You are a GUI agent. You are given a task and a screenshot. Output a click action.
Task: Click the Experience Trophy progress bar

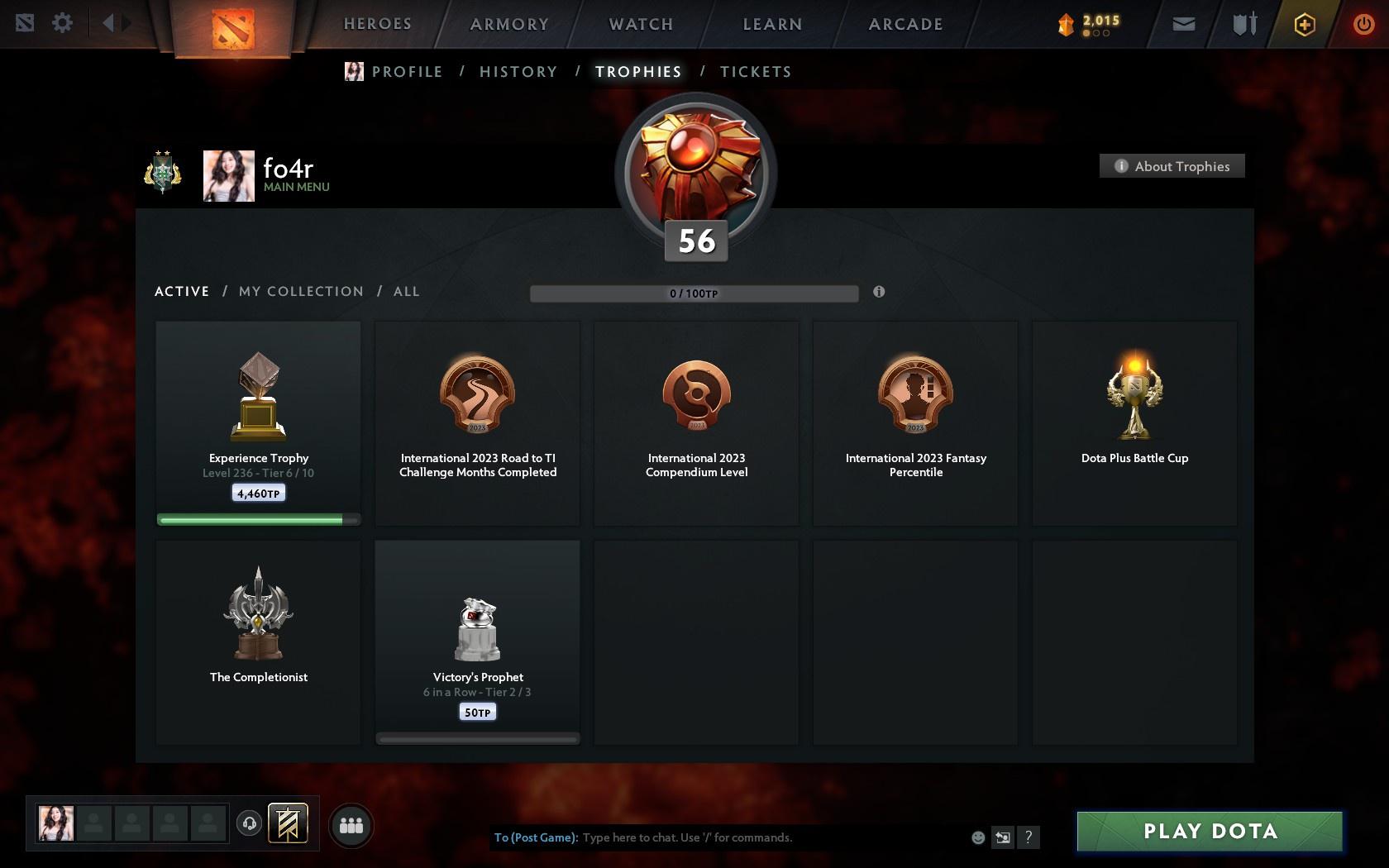coord(257,519)
